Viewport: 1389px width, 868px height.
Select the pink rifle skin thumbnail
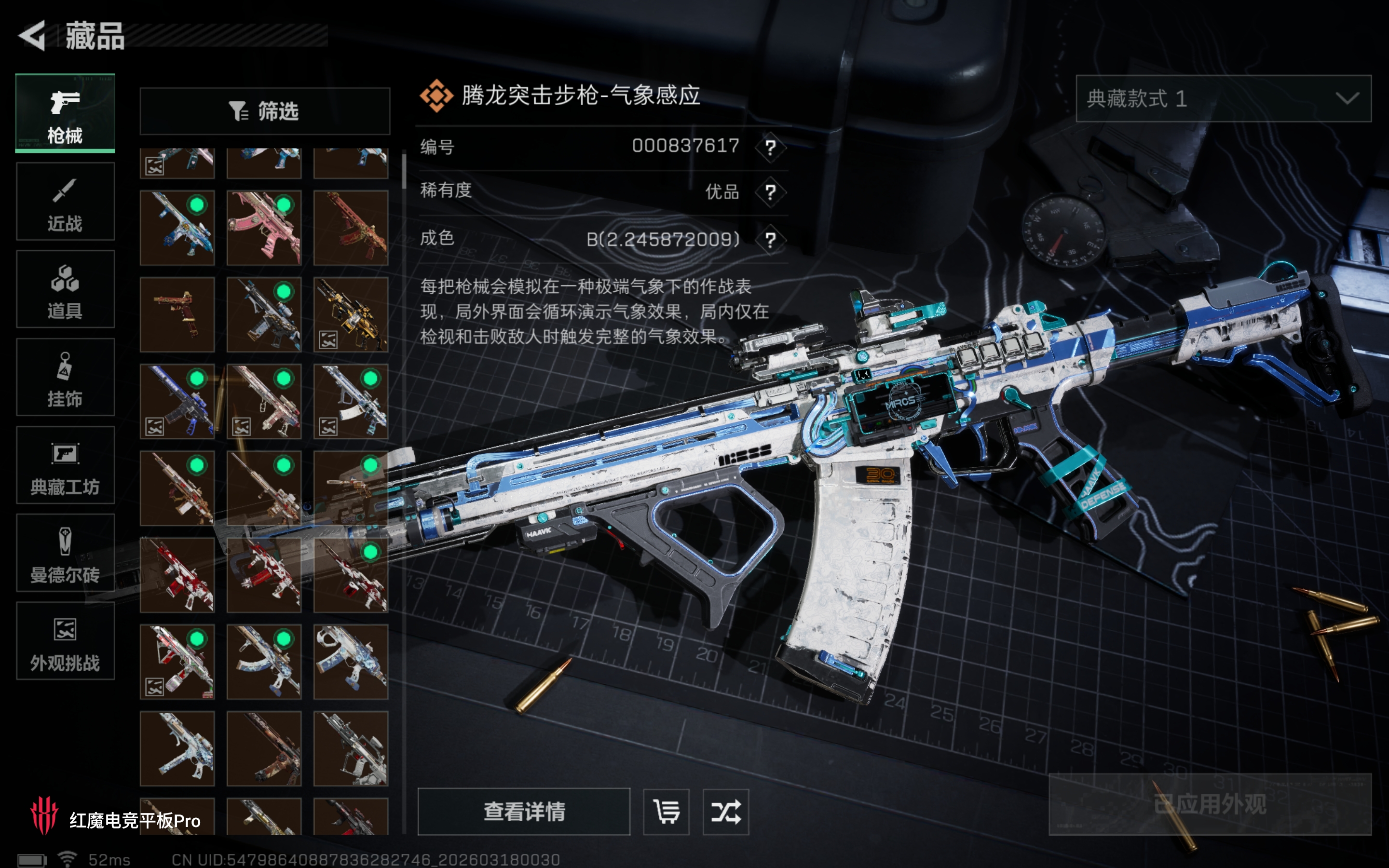[264, 228]
